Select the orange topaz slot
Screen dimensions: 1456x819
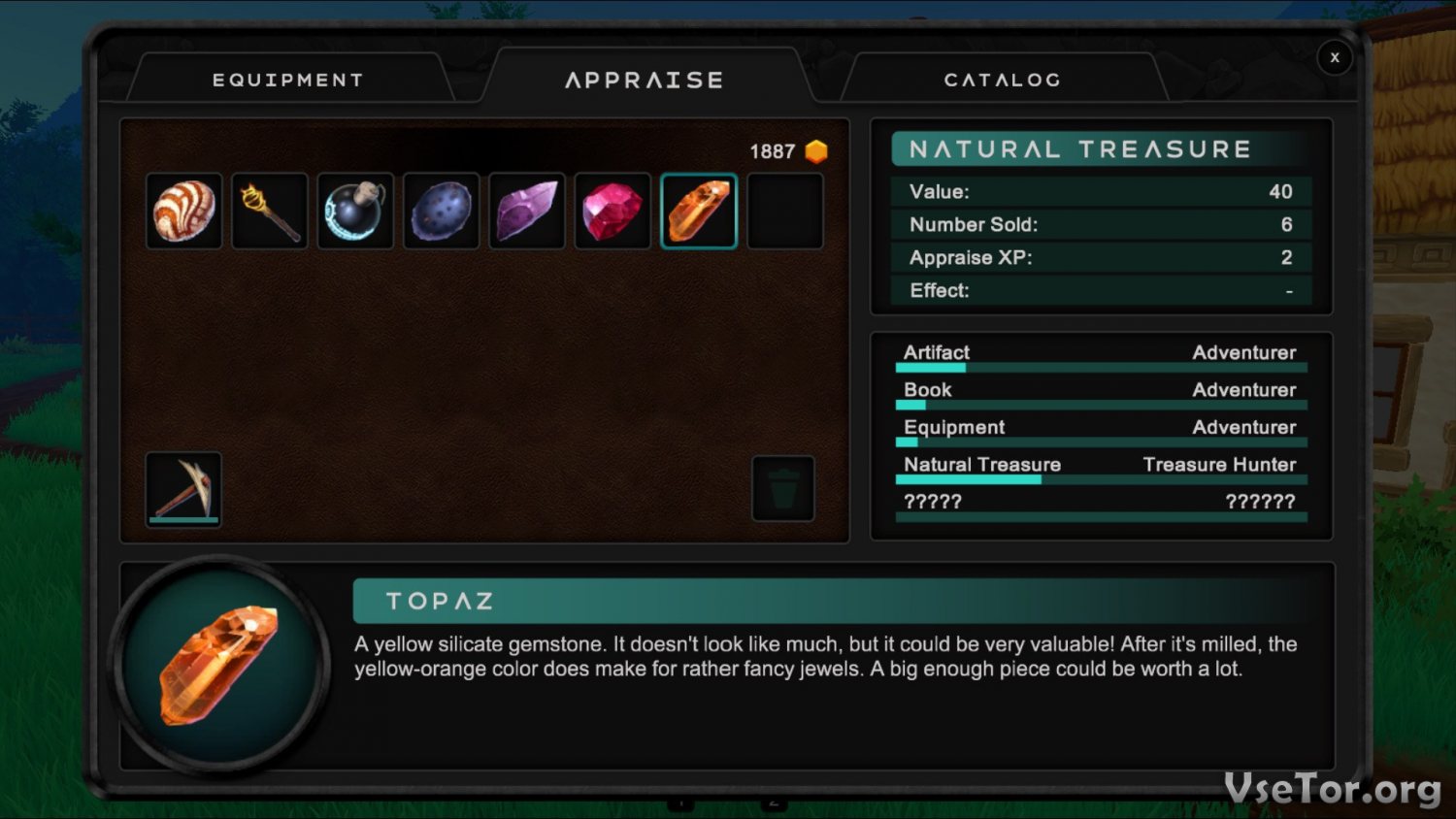point(699,212)
